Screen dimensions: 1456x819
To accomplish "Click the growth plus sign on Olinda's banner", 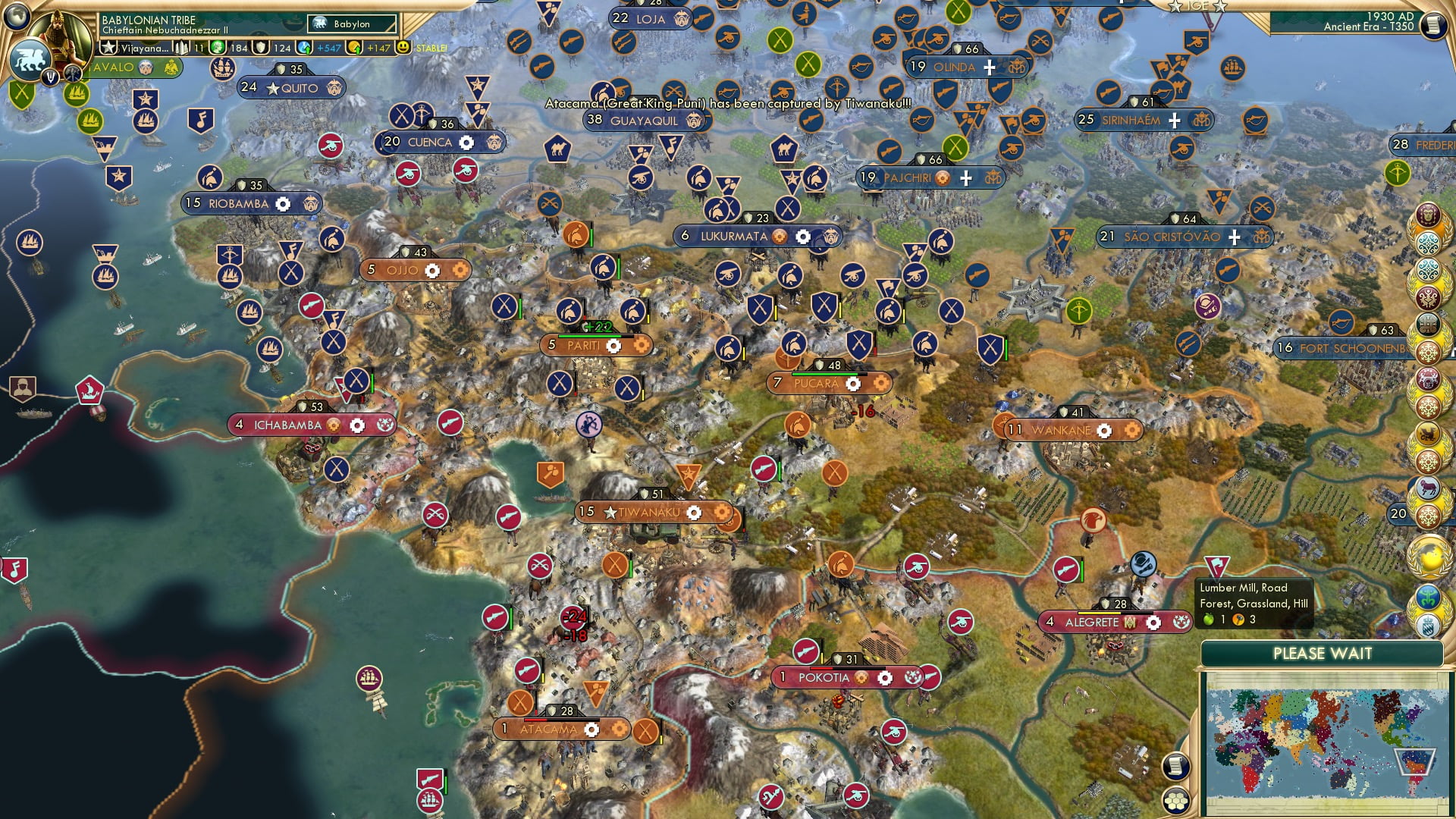I will tap(990, 68).
